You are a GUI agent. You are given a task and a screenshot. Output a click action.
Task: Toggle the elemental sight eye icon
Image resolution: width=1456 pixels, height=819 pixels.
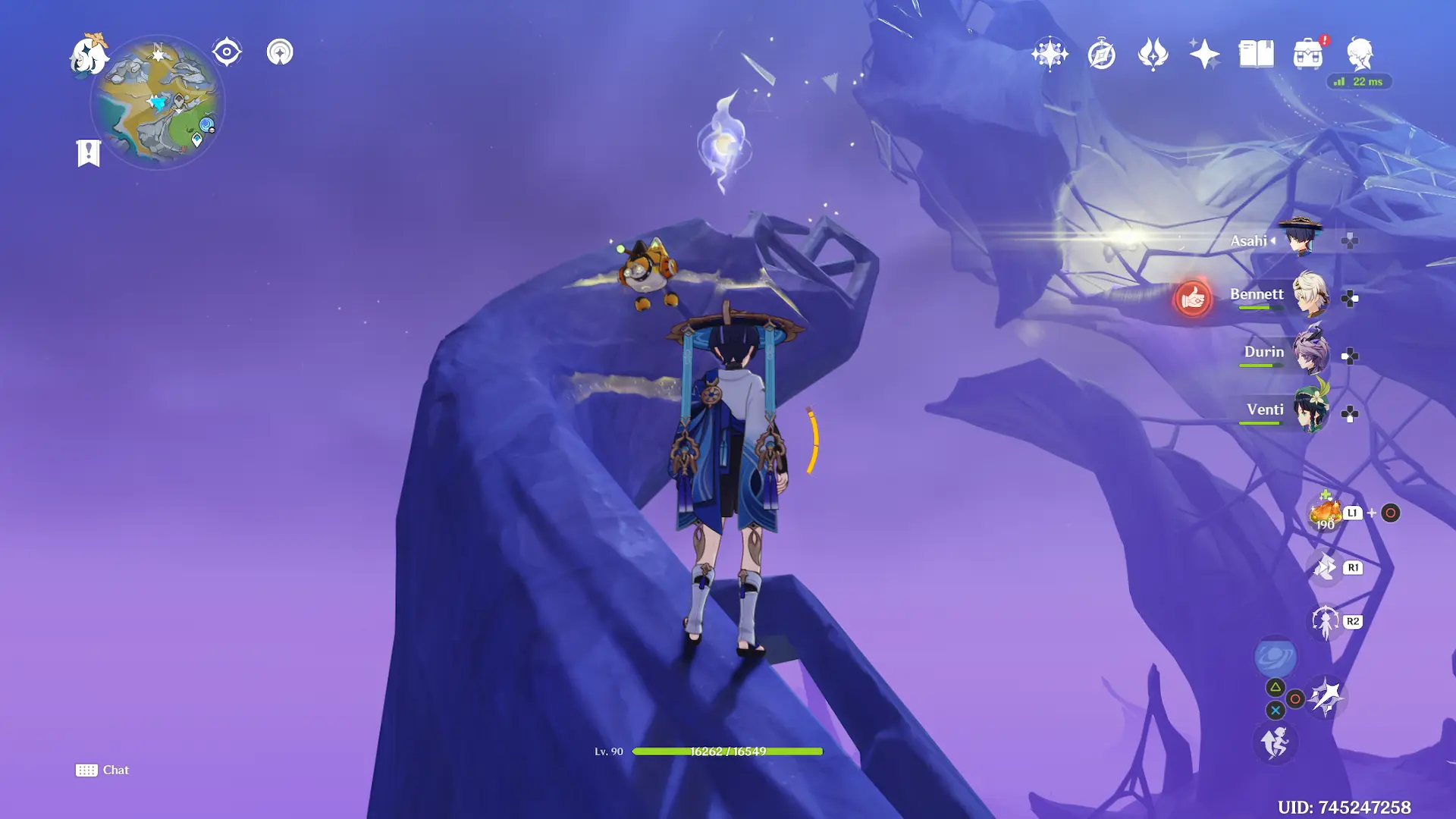(x=227, y=52)
